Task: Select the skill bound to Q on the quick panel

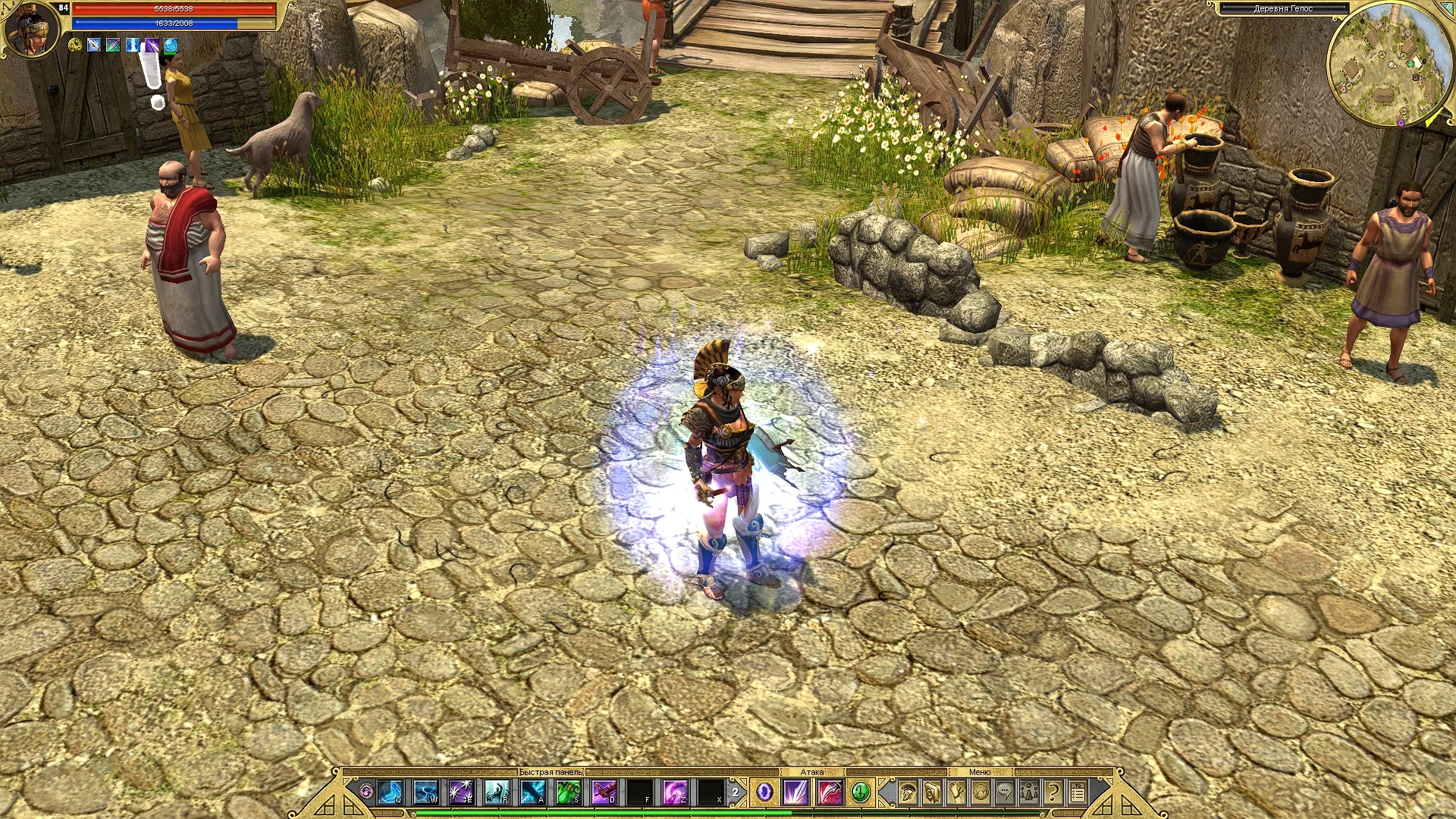Action: point(390,790)
